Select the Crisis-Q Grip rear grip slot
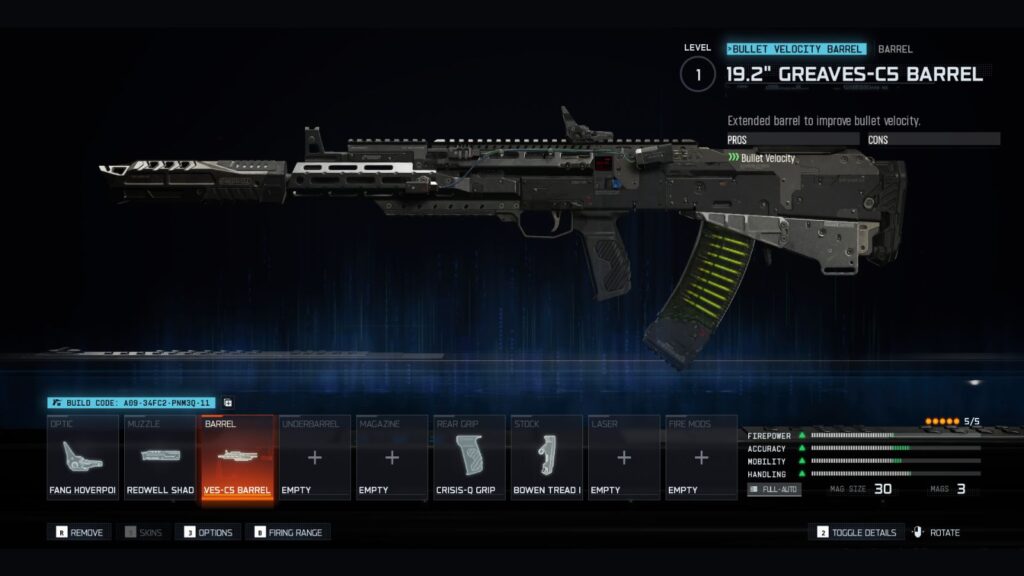Image resolution: width=1024 pixels, height=576 pixels. point(469,457)
